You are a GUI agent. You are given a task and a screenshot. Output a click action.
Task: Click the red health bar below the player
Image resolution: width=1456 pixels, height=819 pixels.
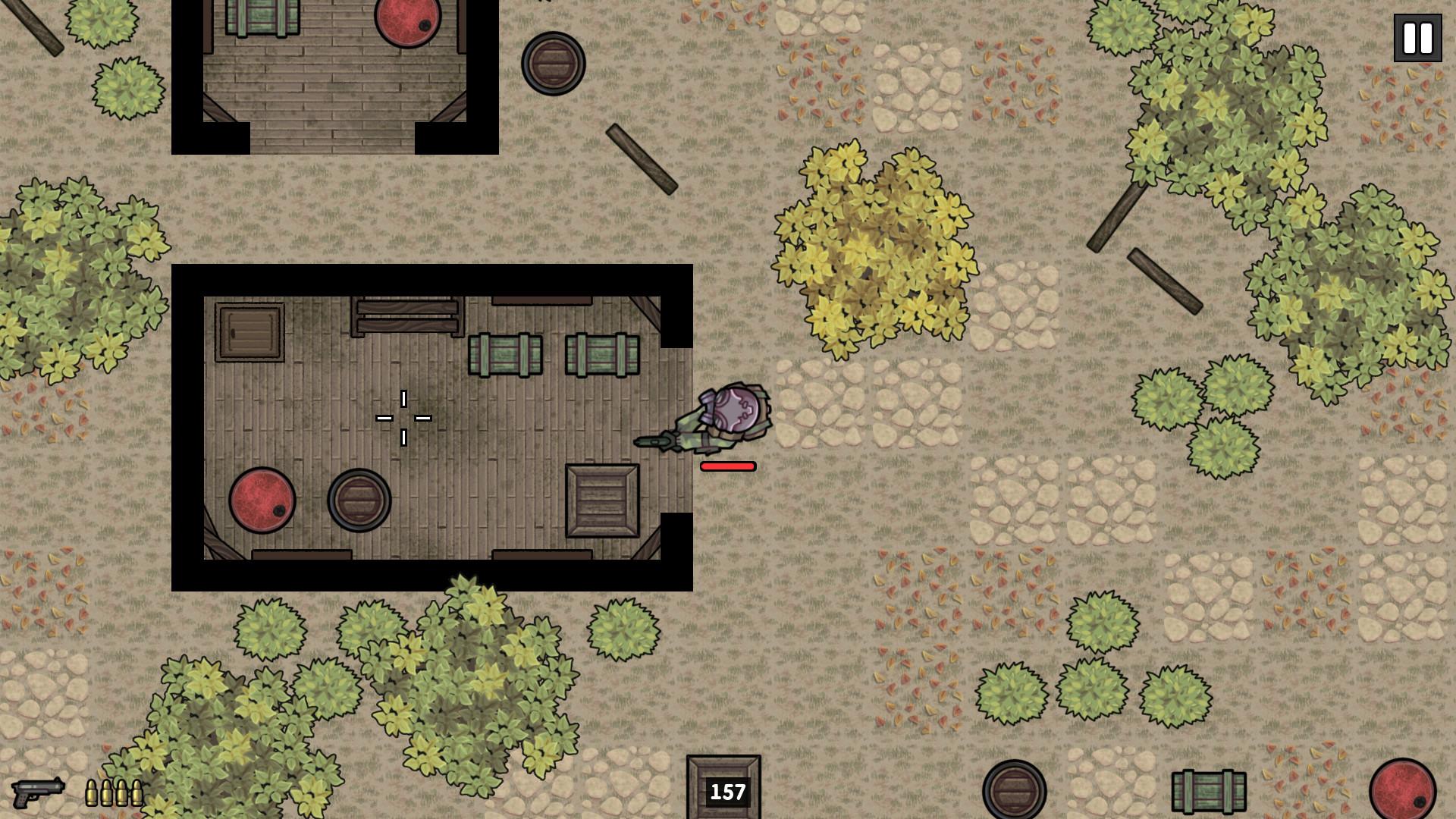(x=727, y=466)
